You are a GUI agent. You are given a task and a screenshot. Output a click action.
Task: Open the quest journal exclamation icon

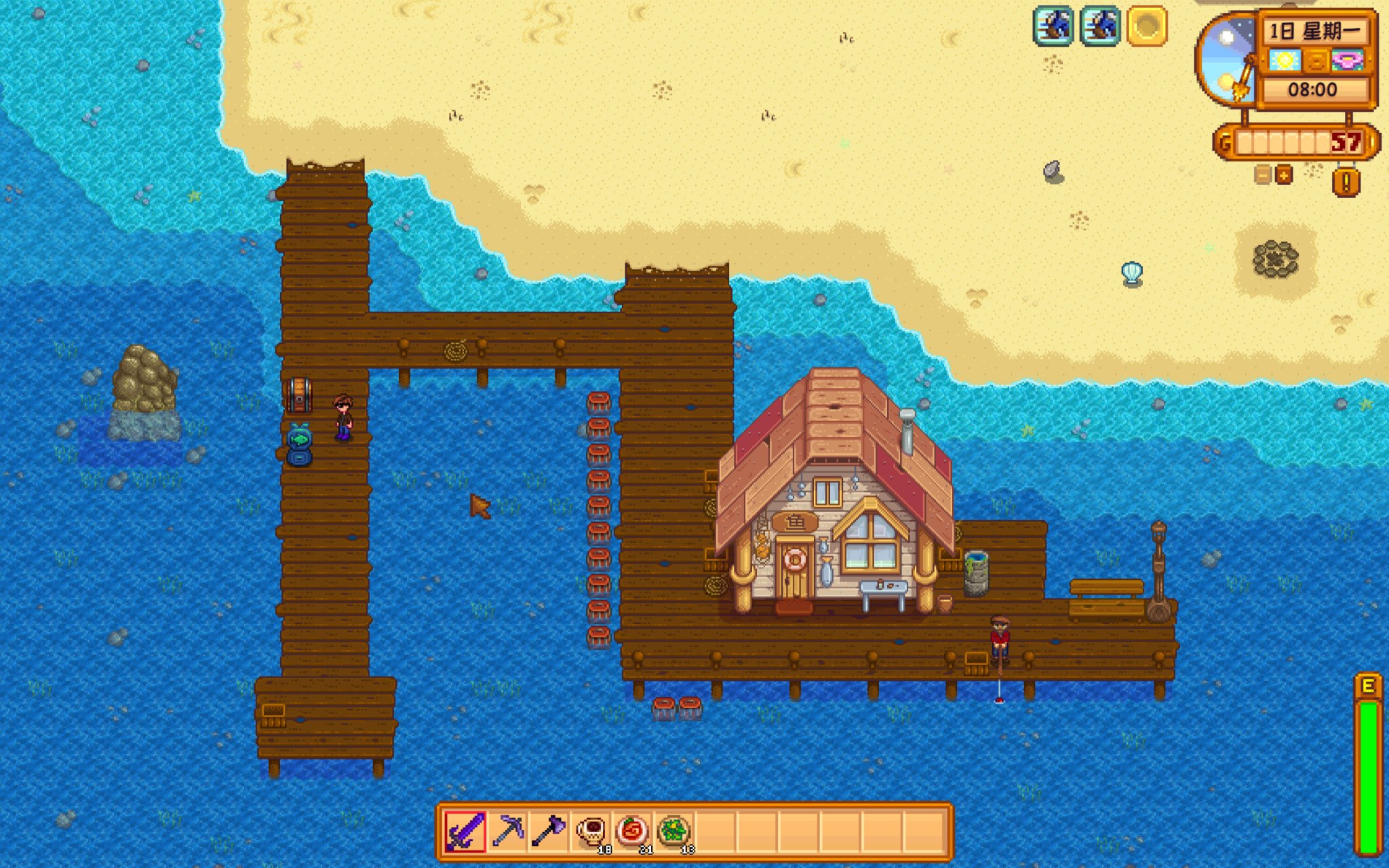point(1346,182)
